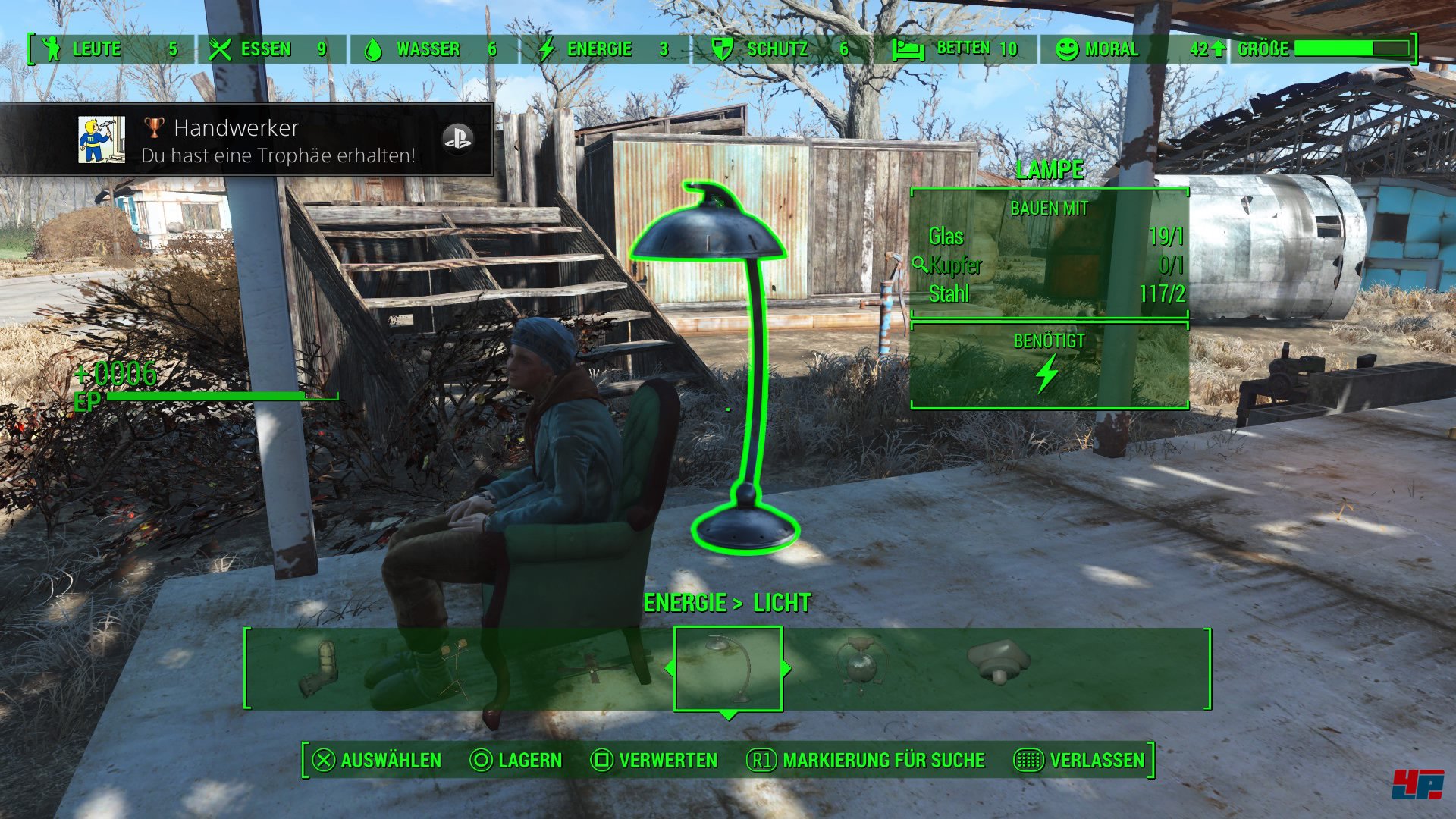Select the industrial wall light thumbnail
1456x819 pixels.
point(319,668)
